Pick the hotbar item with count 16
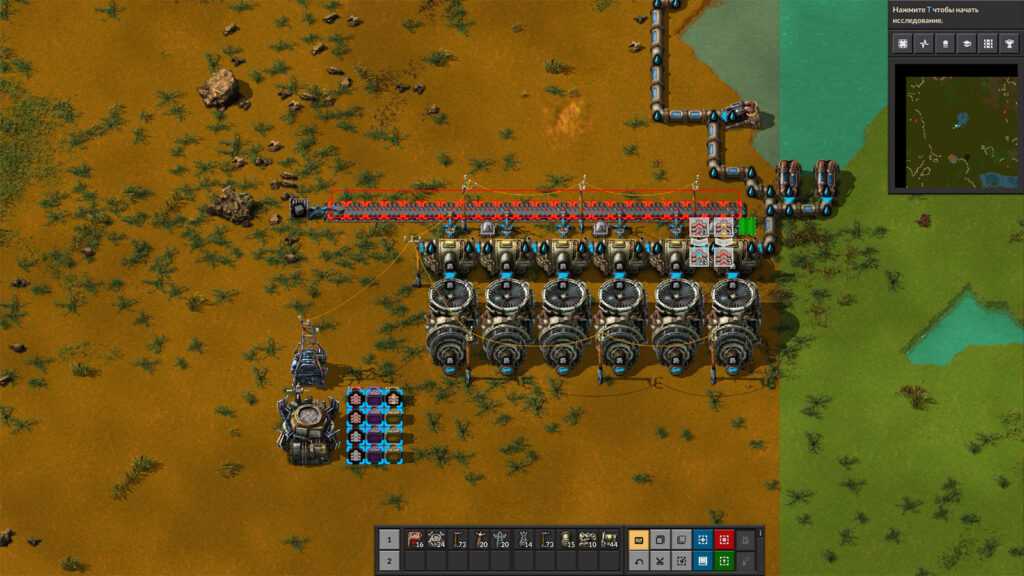 click(416, 540)
